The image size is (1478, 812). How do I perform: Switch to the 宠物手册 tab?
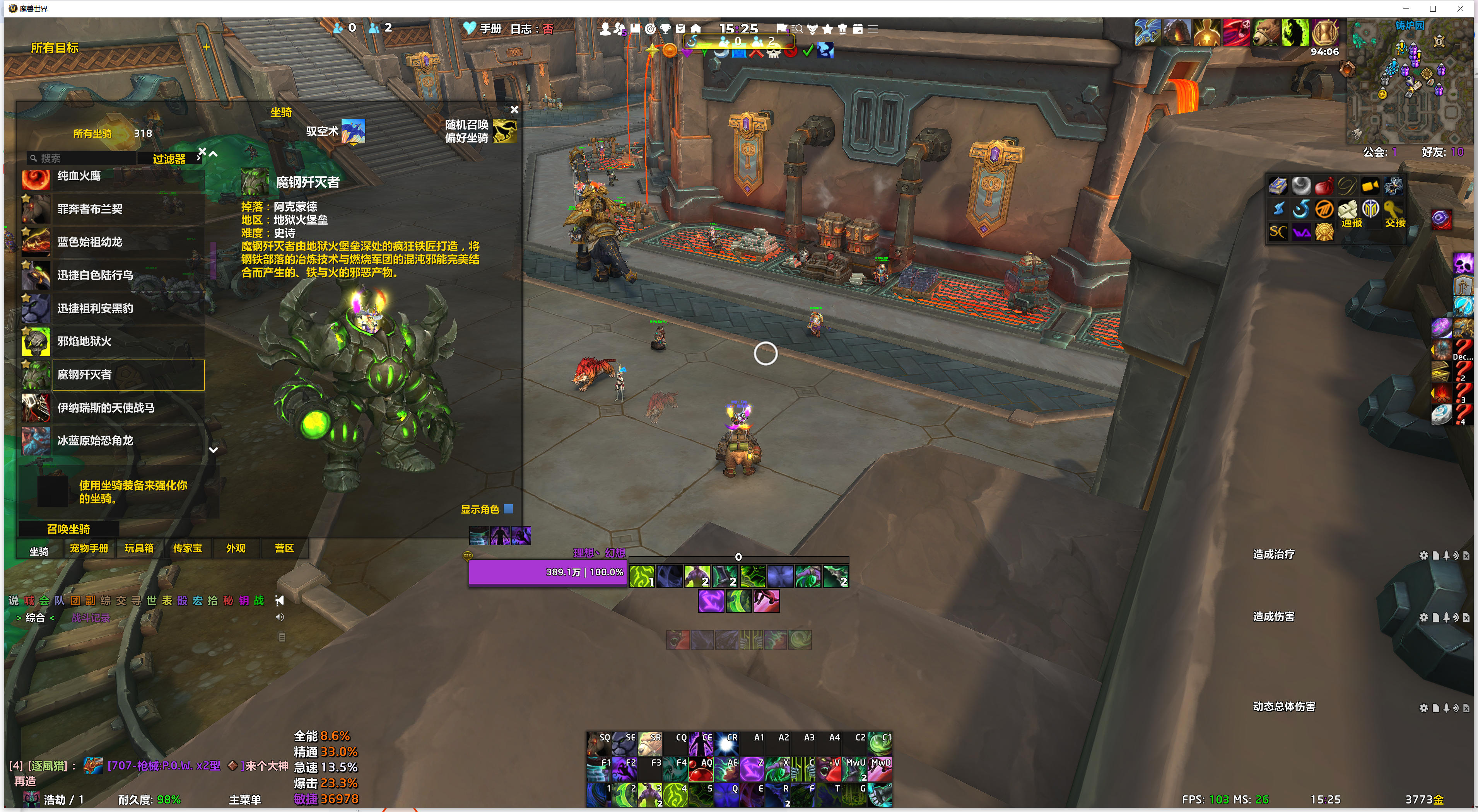tap(89, 548)
